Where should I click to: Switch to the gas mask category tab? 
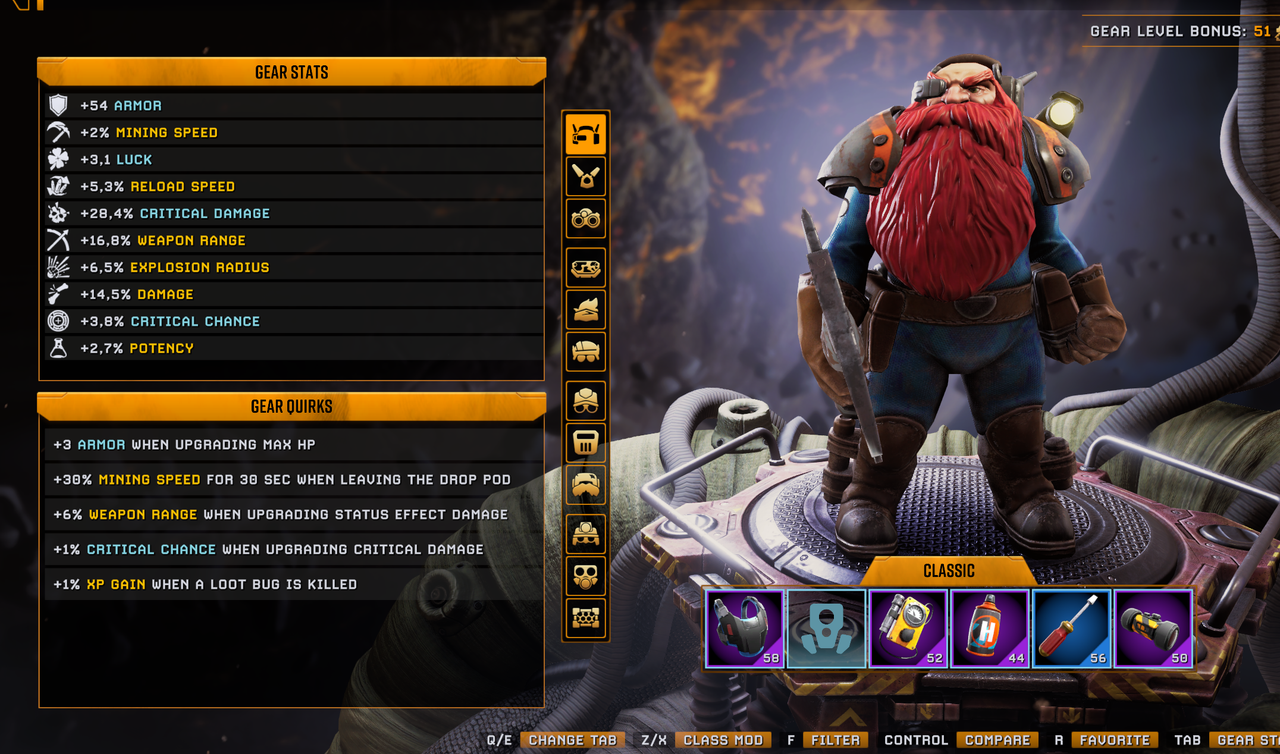tap(586, 576)
